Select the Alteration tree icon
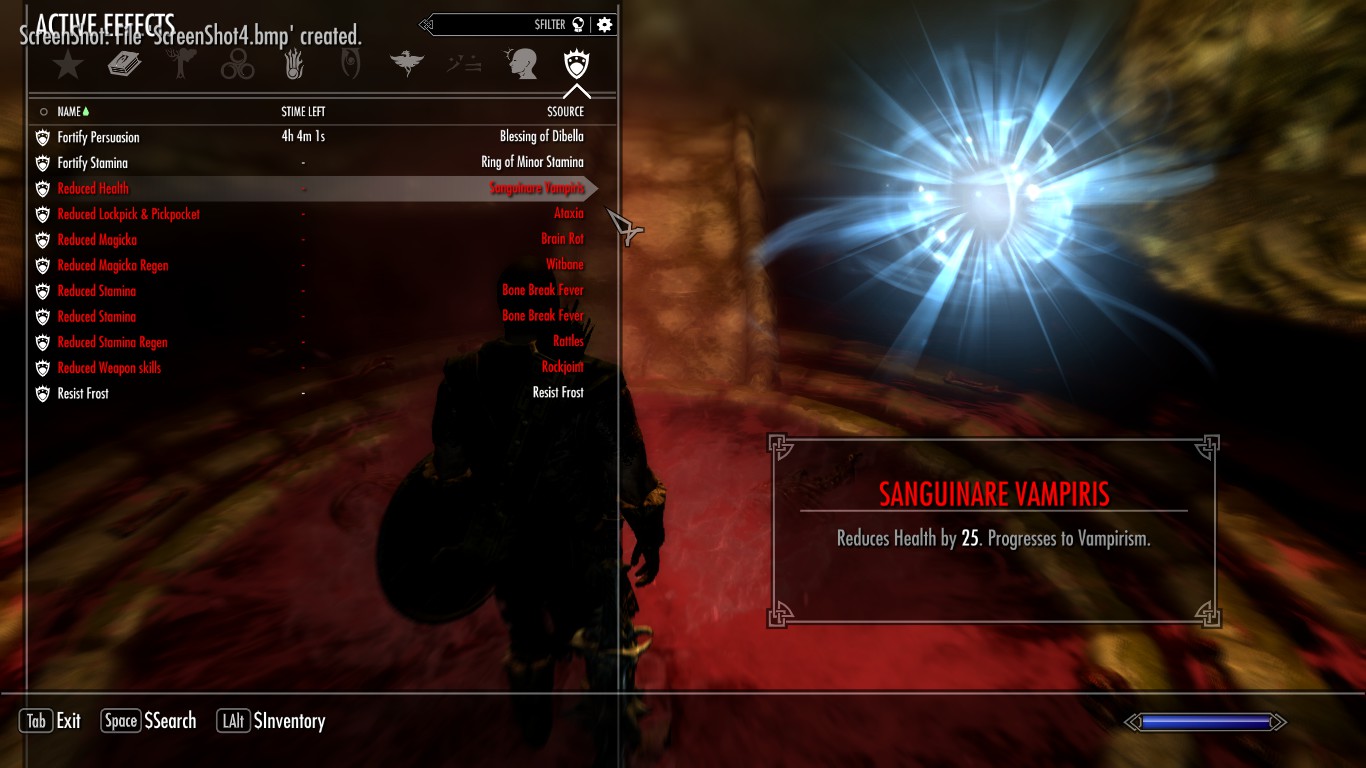 point(182,63)
